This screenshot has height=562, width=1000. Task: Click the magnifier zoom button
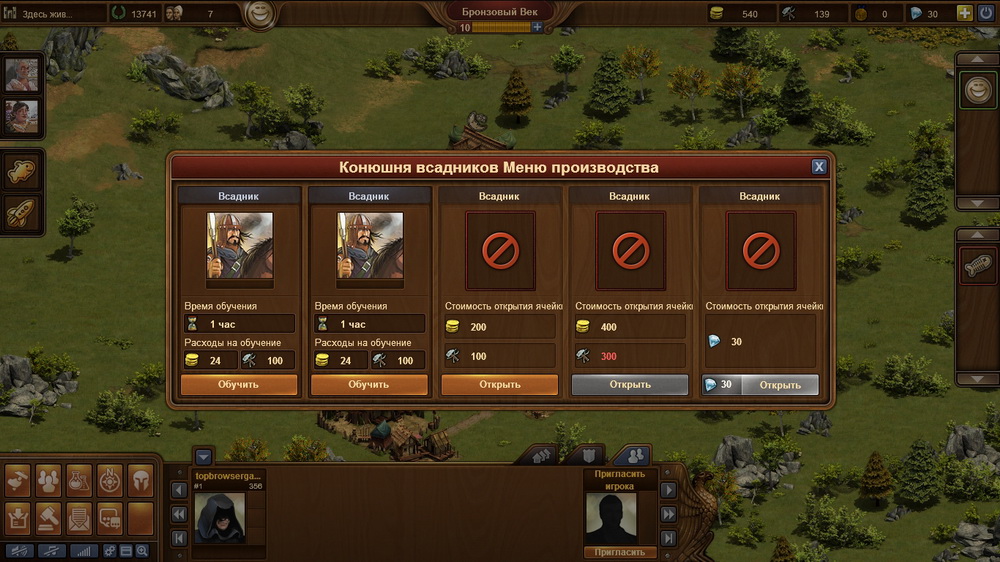pyautogui.click(x=142, y=551)
